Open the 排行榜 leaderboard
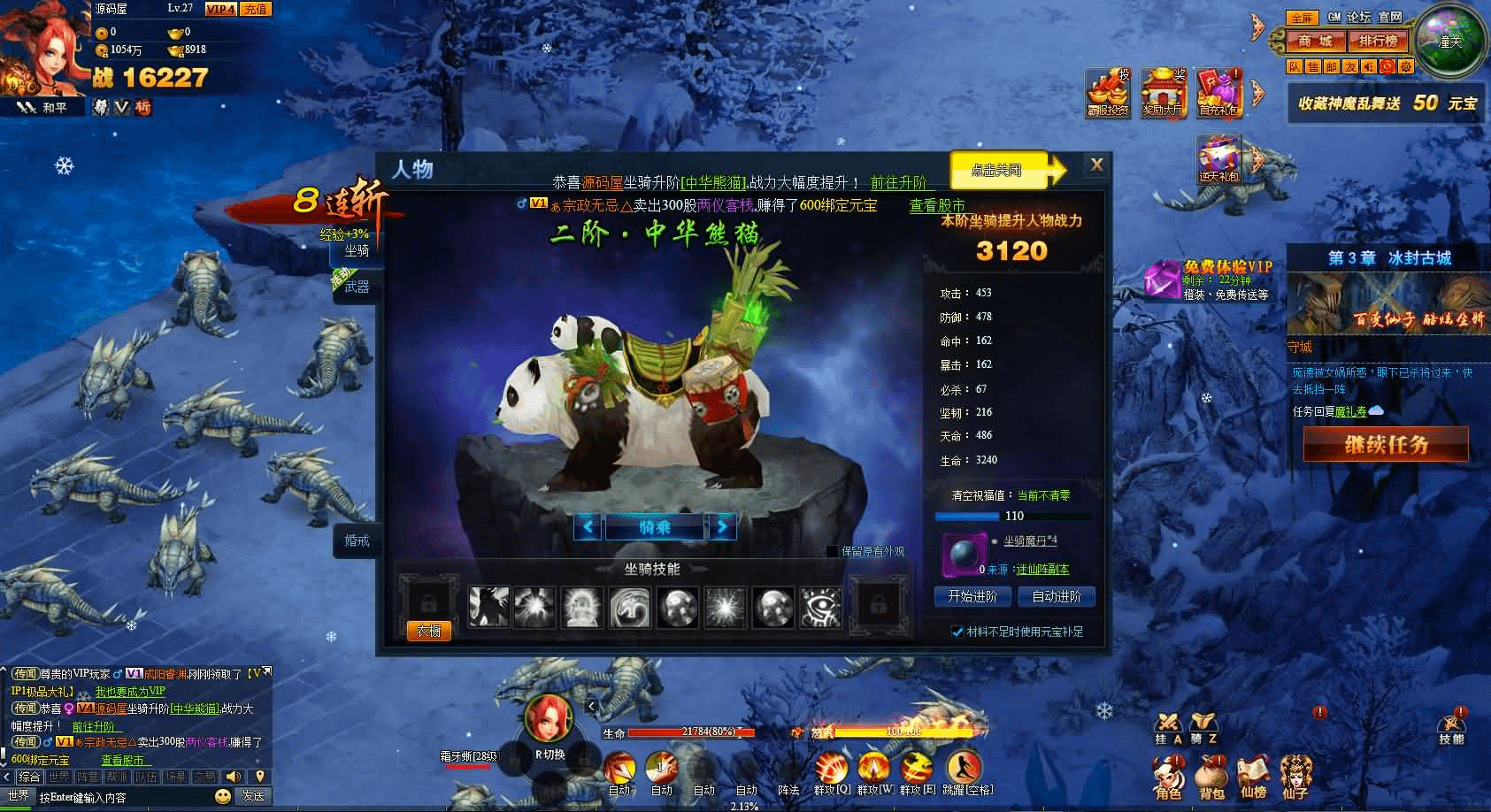Screen dimensions: 1491x812 (x=1378, y=41)
